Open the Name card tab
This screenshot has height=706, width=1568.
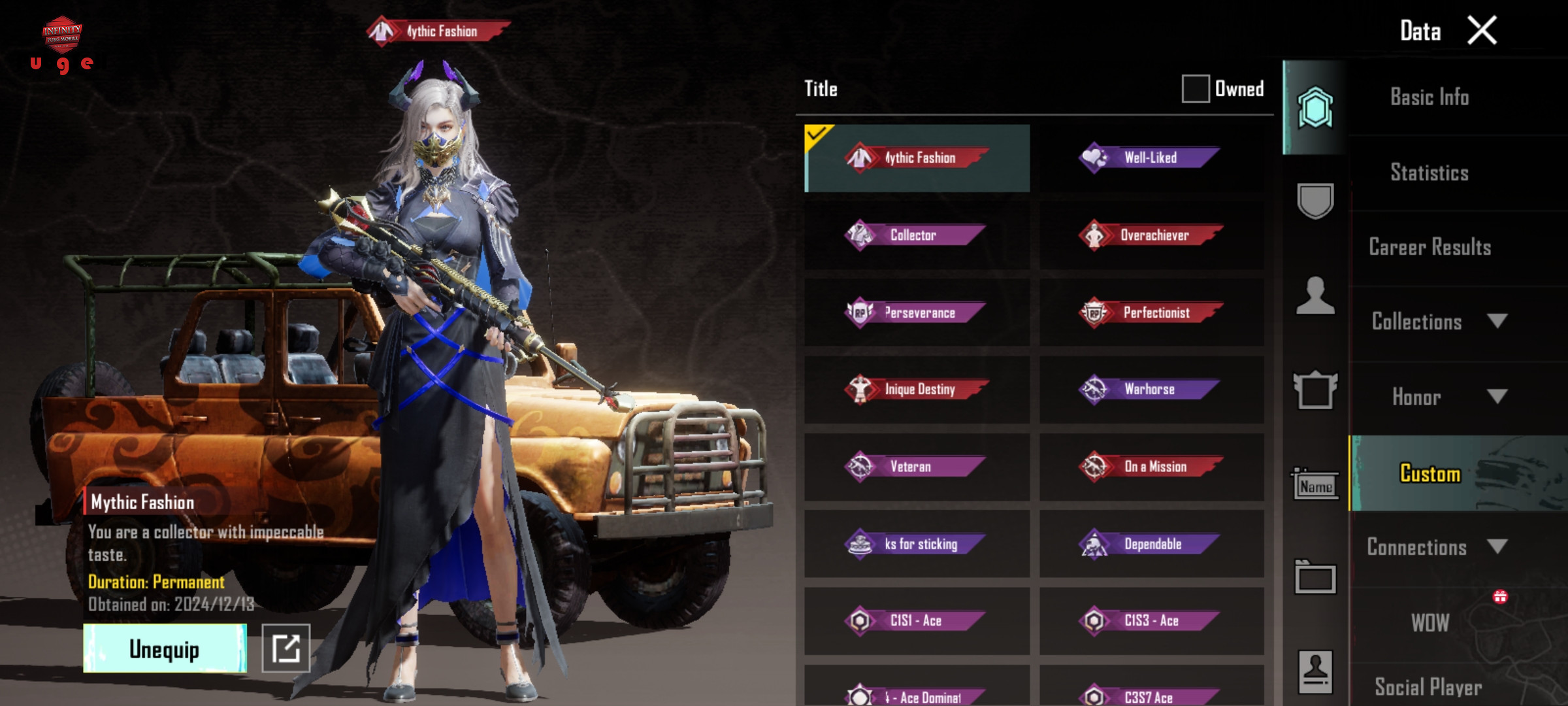click(1315, 485)
